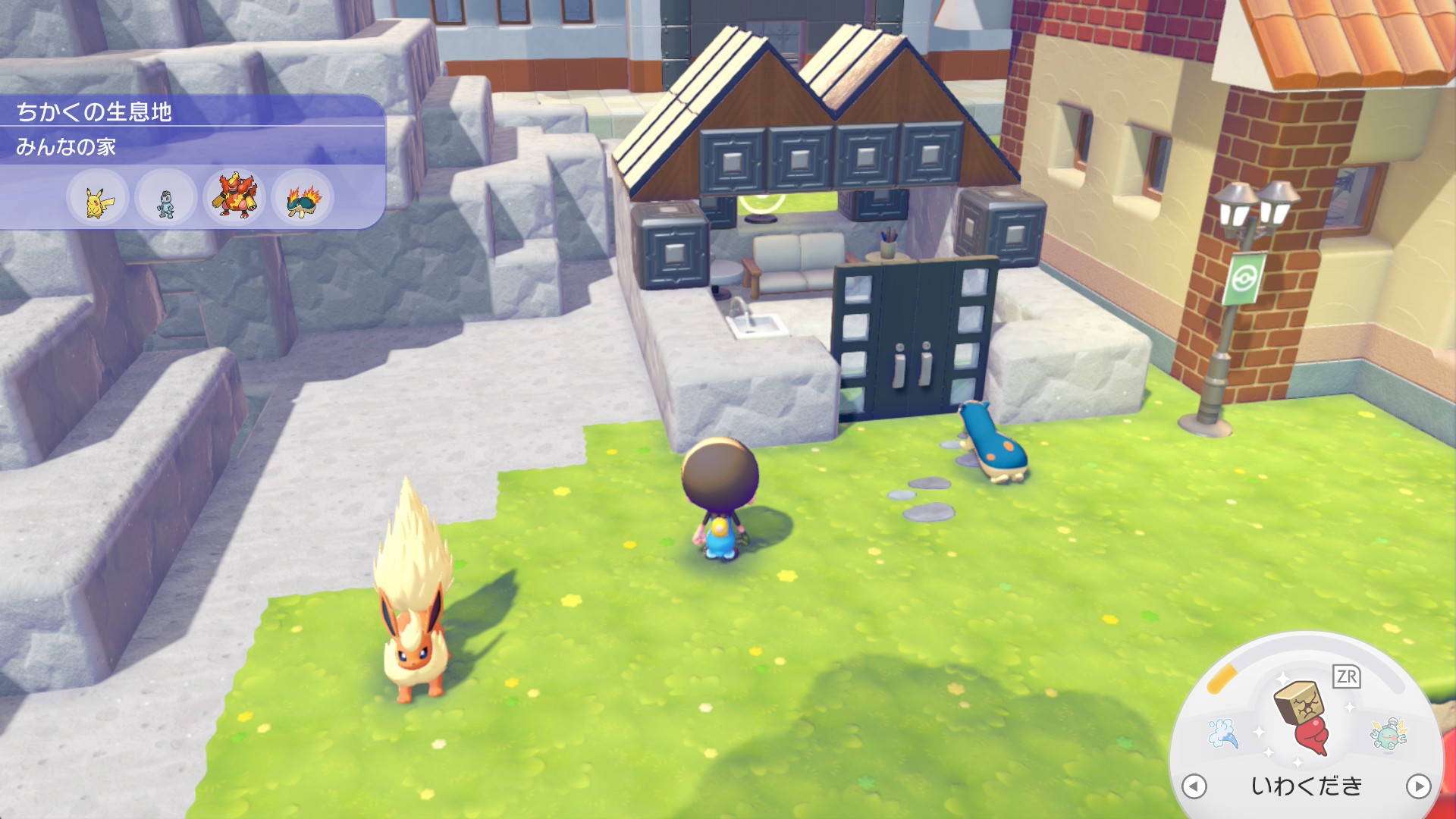This screenshot has width=1456, height=819.
Task: Switch to the electric magnet move icon
Action: (1388, 733)
